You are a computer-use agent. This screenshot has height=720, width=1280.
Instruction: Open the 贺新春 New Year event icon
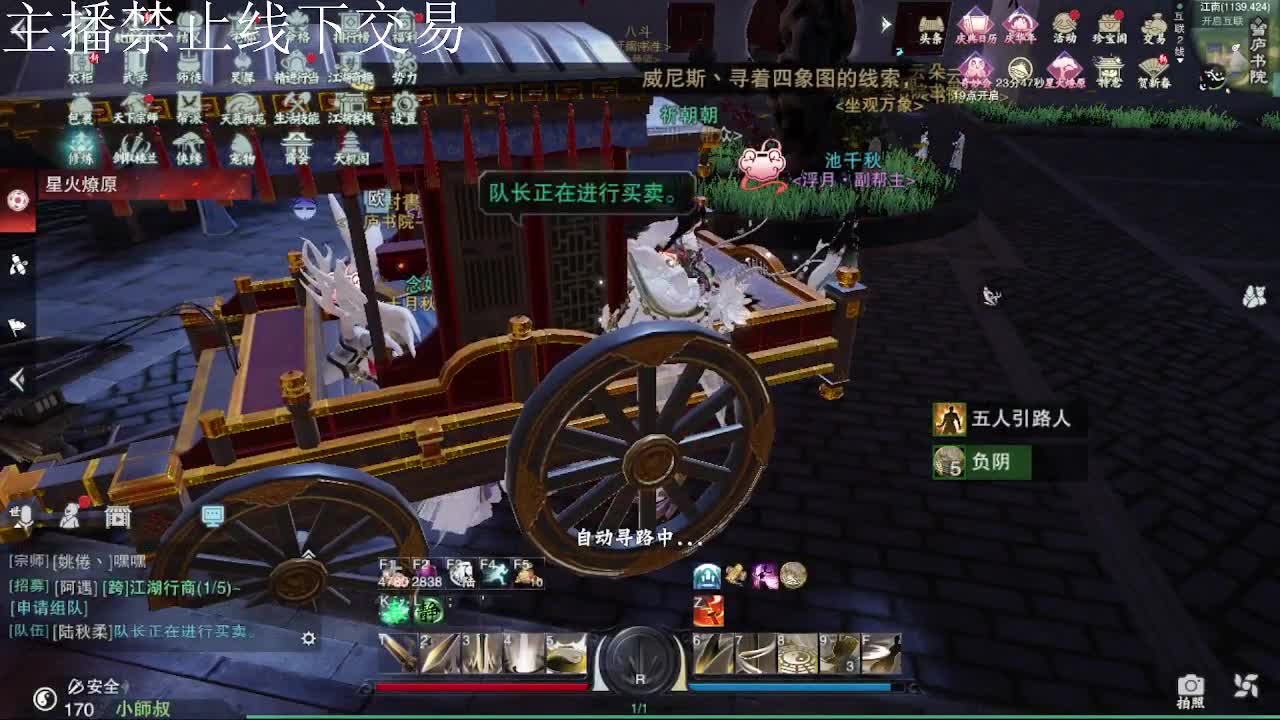pos(1151,67)
